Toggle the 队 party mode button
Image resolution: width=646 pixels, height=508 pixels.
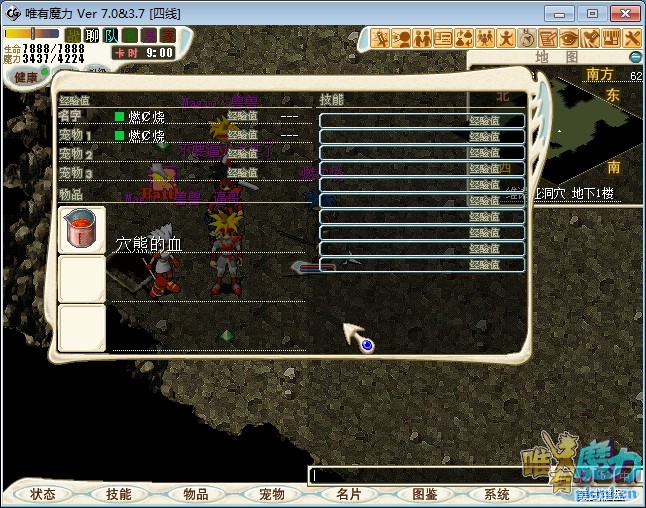coord(109,36)
